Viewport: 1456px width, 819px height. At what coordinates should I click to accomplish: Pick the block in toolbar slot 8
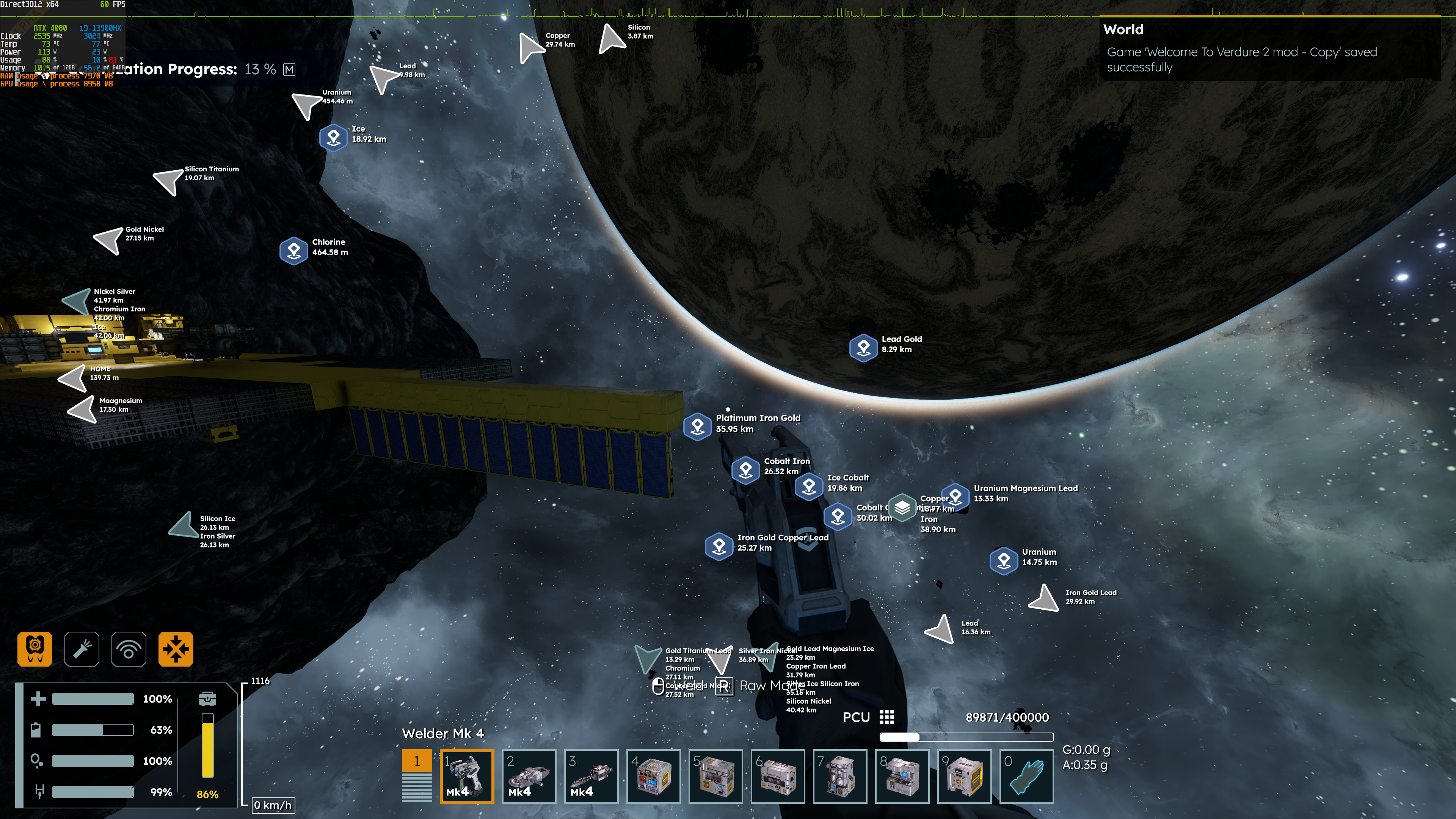pyautogui.click(x=902, y=775)
